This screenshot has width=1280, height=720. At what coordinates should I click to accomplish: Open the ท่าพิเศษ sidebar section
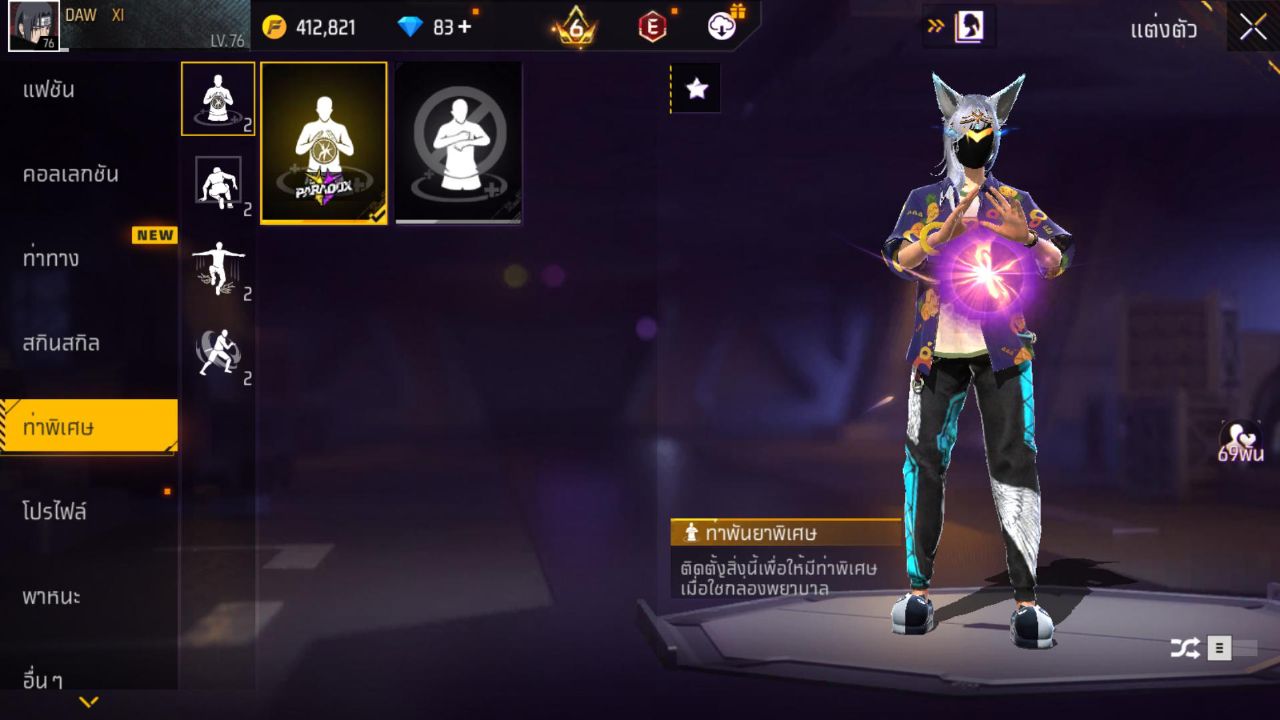pos(75,425)
